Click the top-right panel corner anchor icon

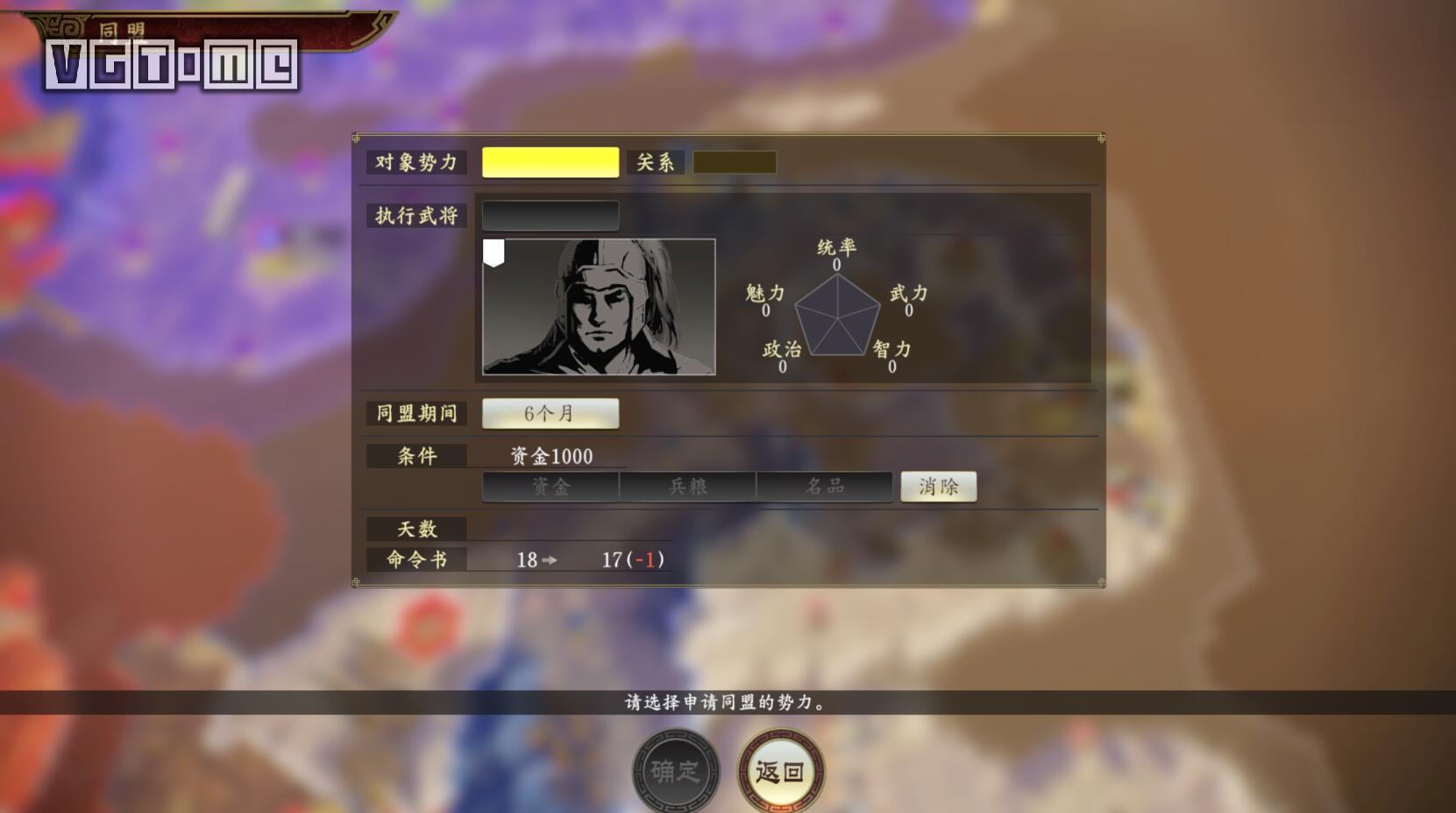point(1101,138)
